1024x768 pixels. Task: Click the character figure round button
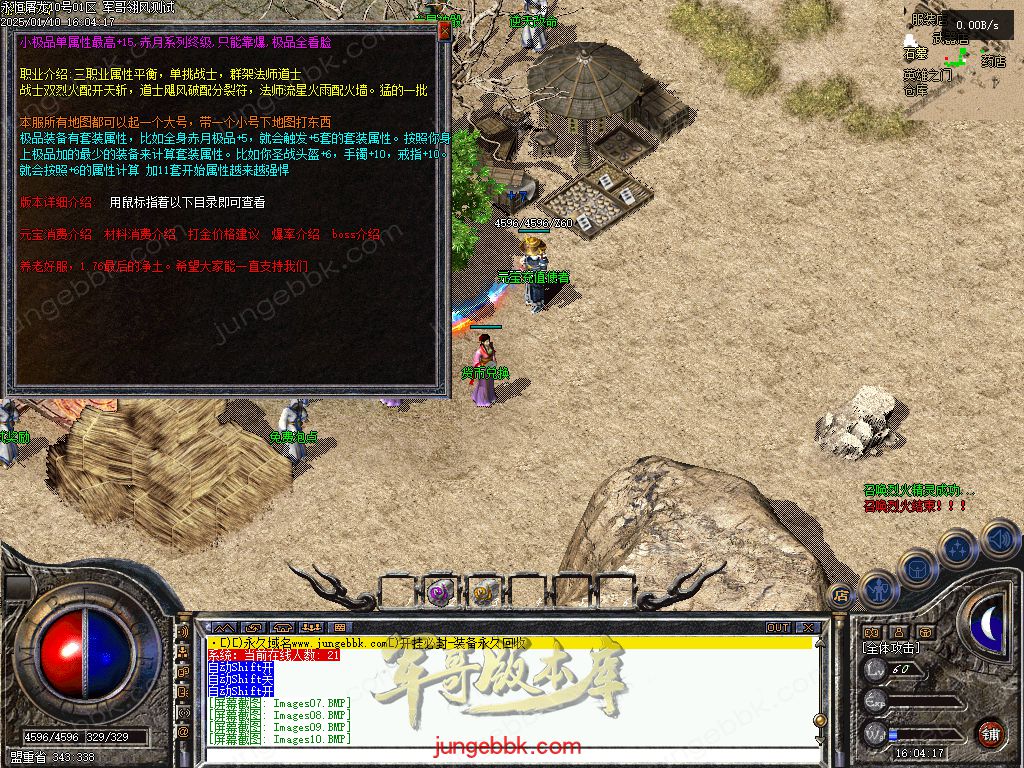pyautogui.click(x=879, y=588)
